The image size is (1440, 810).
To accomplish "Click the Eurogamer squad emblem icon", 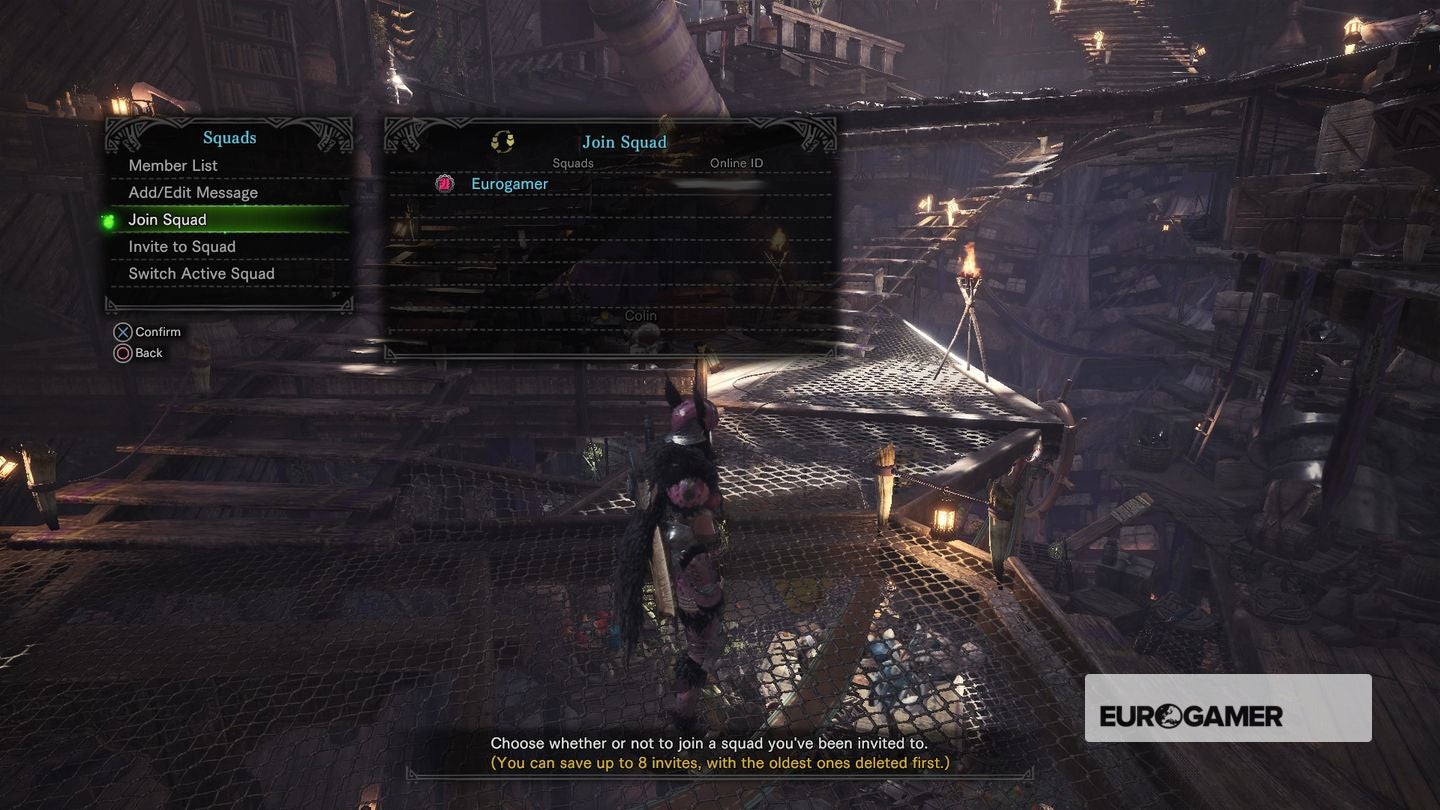I will [x=445, y=184].
